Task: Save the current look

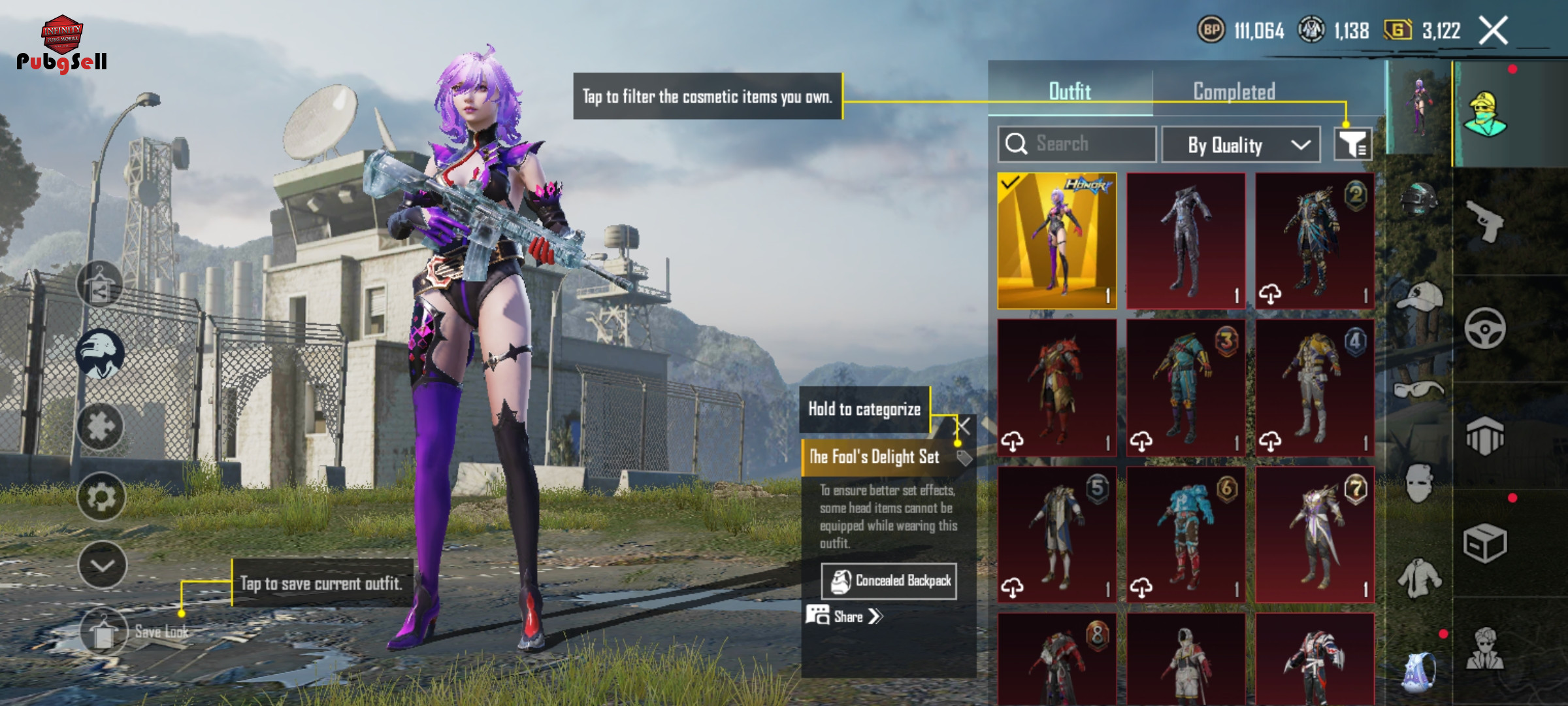Action: (103, 631)
